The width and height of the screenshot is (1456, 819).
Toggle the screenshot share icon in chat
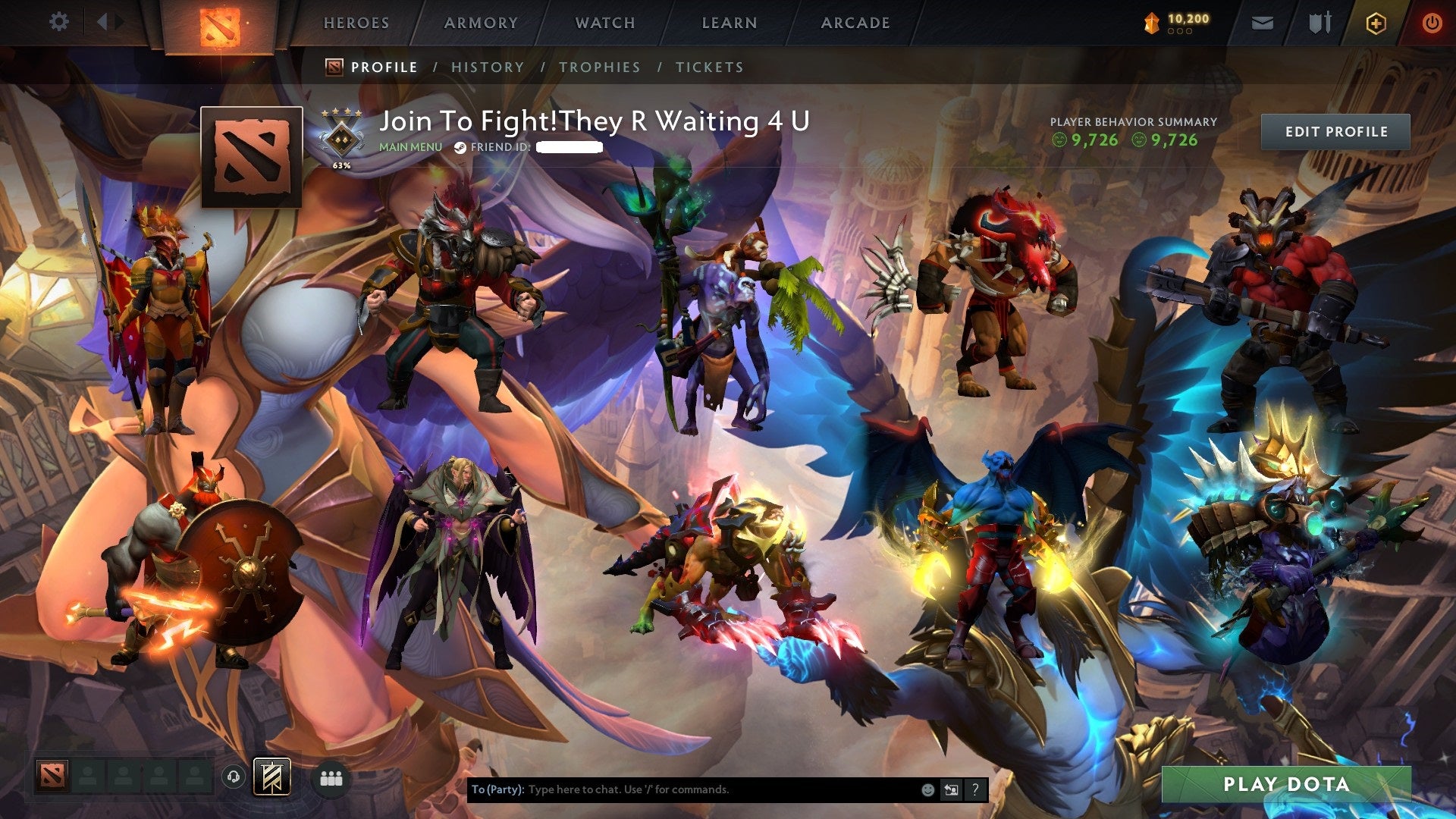950,789
